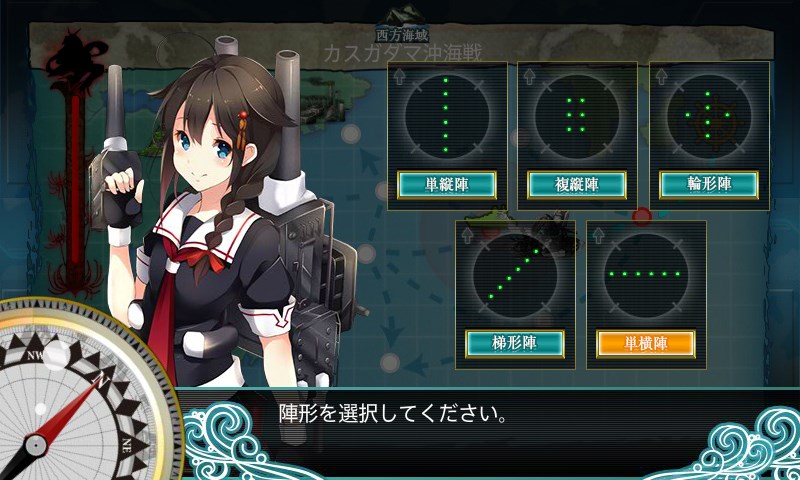The height and width of the screenshot is (480, 800).
Task: Pick the 輪形陣 diamond formation
Action: [x=708, y=184]
